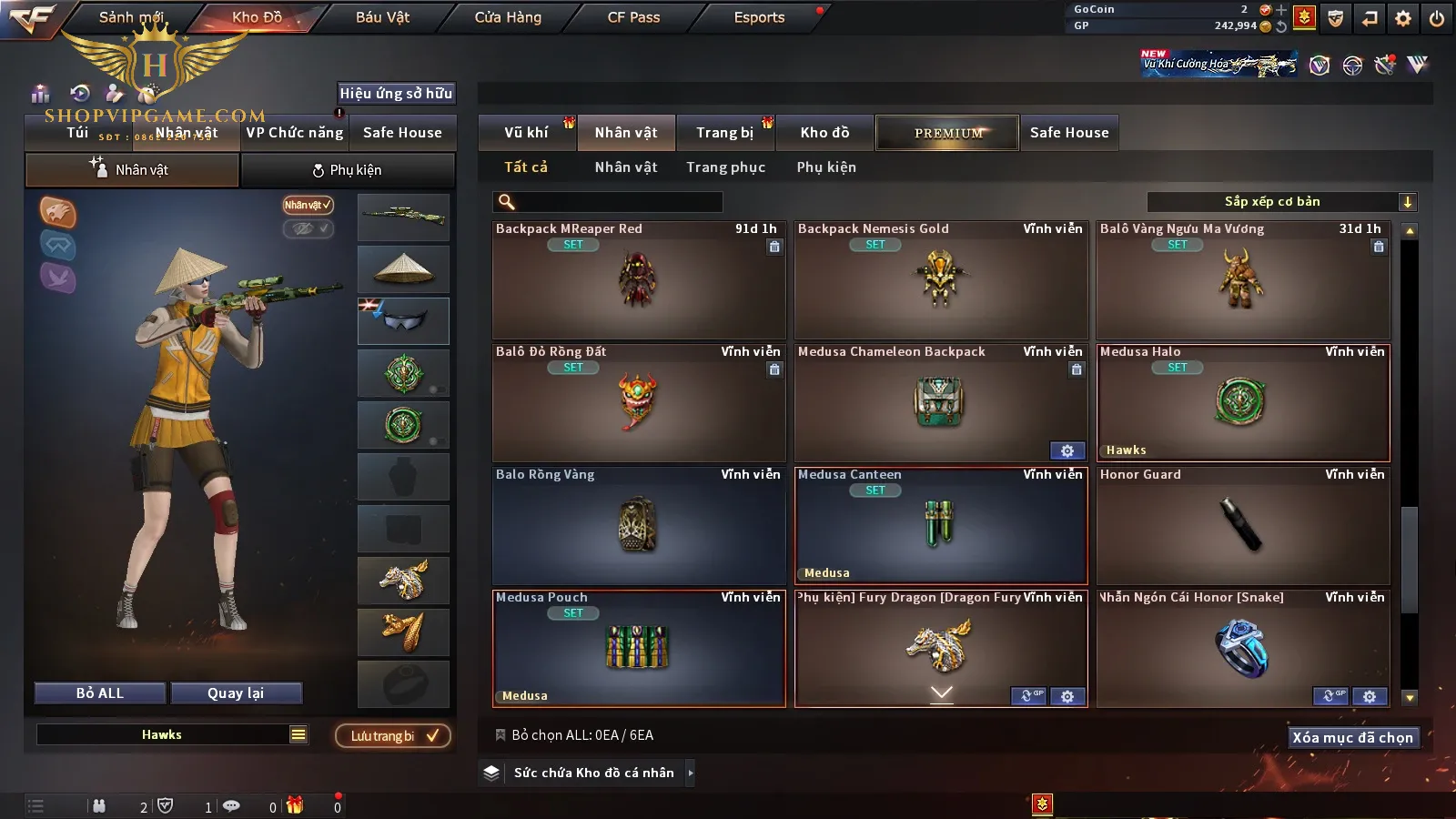The image size is (1456, 819).
Task: Switch to the Vũ khí tab
Action: (526, 133)
